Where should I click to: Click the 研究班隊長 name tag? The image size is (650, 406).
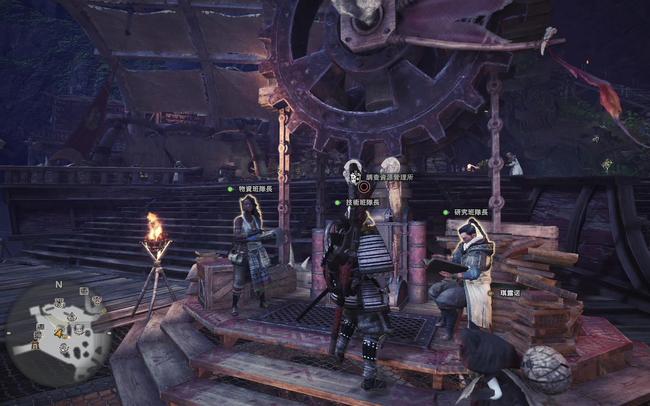click(469, 212)
